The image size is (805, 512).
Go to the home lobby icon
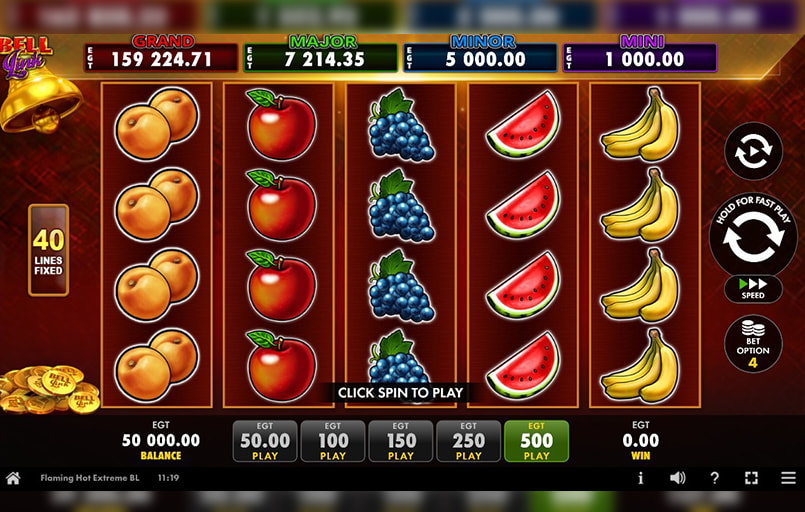point(13,478)
